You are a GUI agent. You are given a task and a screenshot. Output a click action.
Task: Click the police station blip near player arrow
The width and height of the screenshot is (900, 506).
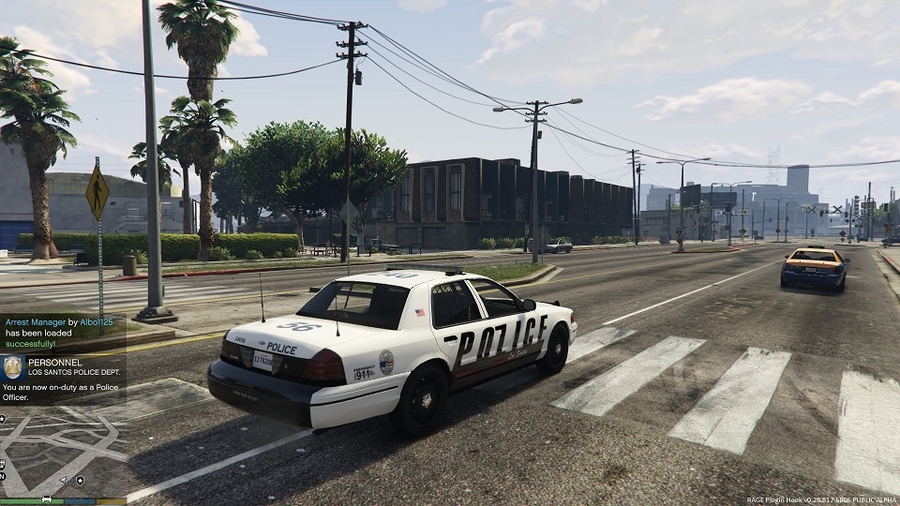click(79, 480)
